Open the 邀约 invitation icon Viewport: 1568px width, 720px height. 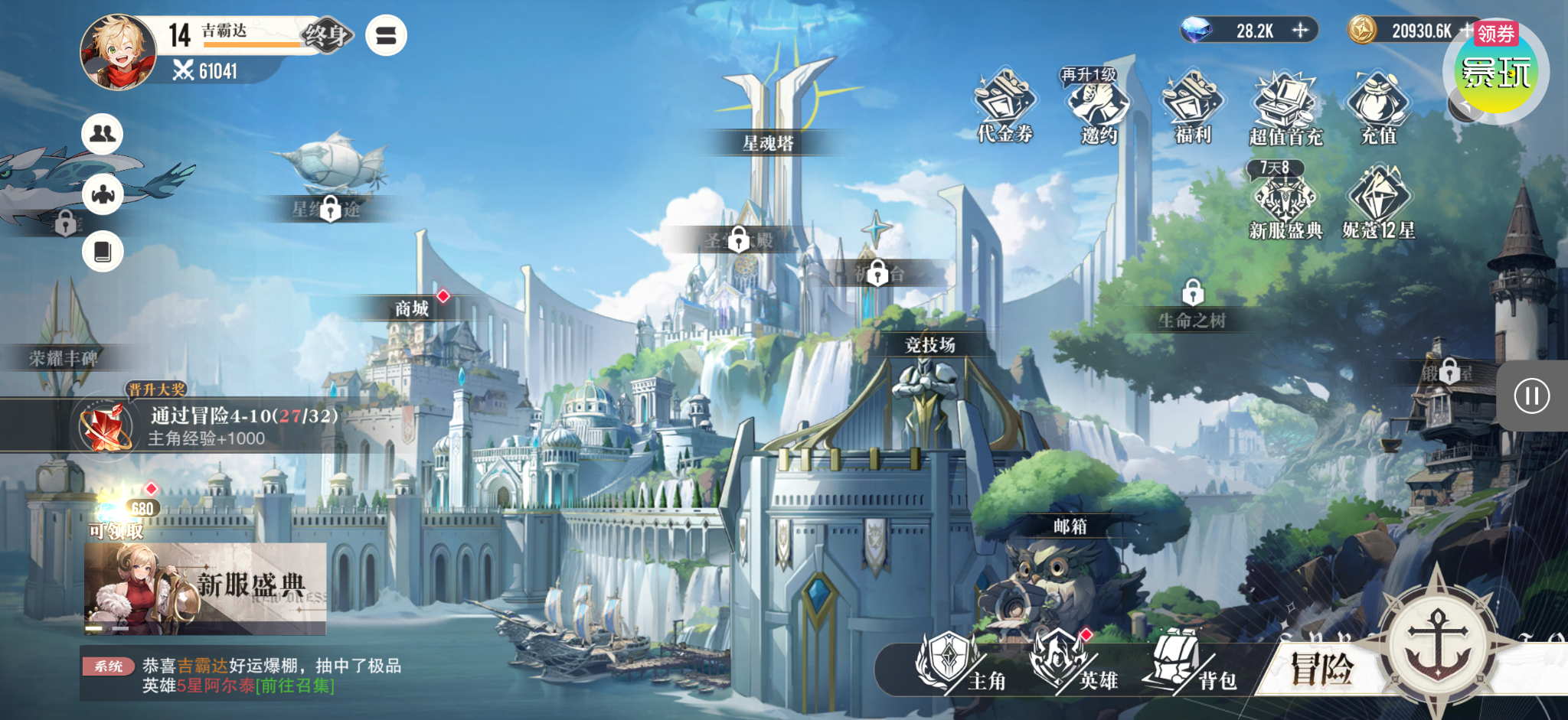pos(1099,107)
